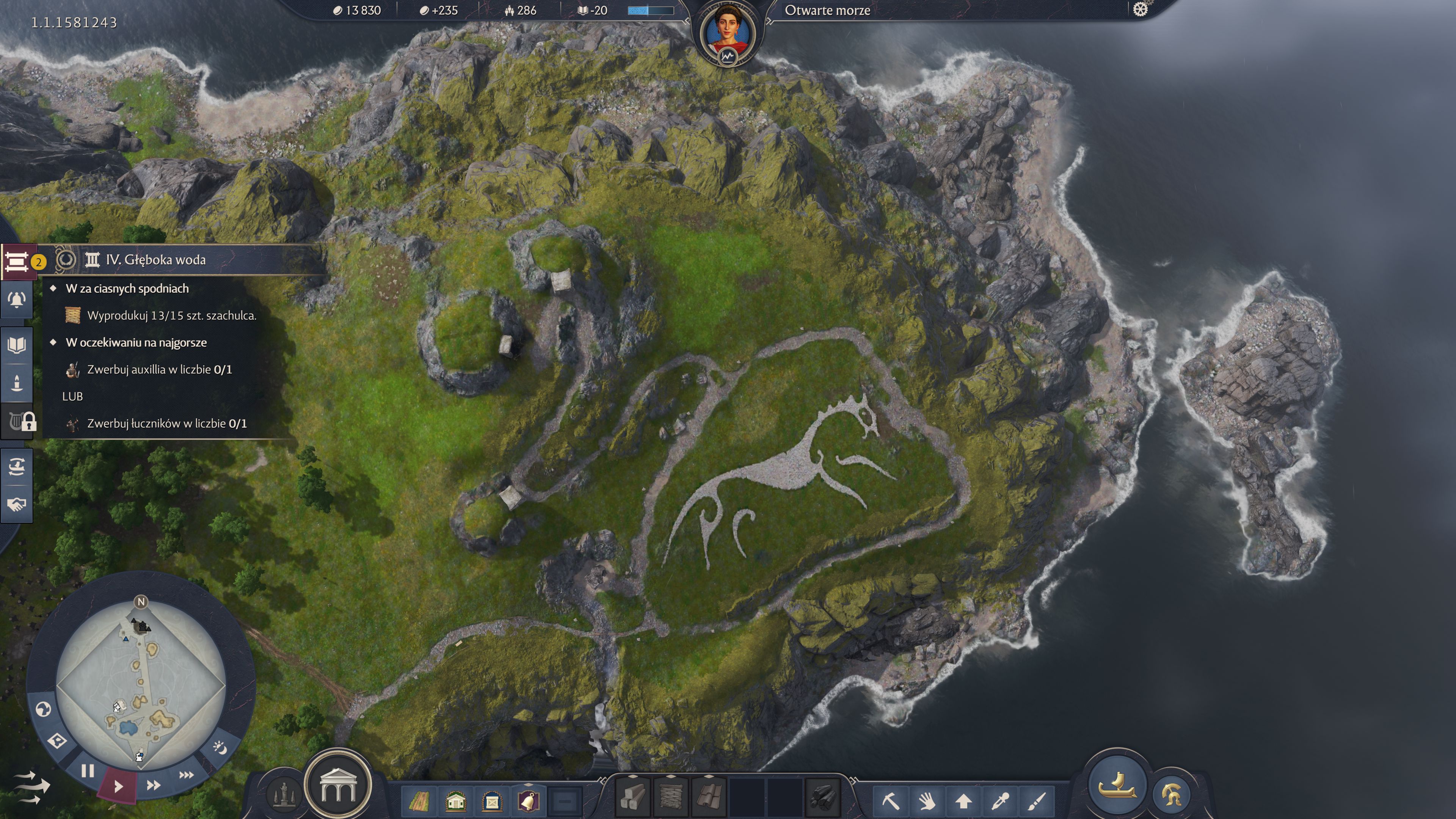Image resolution: width=1456 pixels, height=819 pixels.
Task: Activate the pickaxe demolish tool
Action: 890,800
